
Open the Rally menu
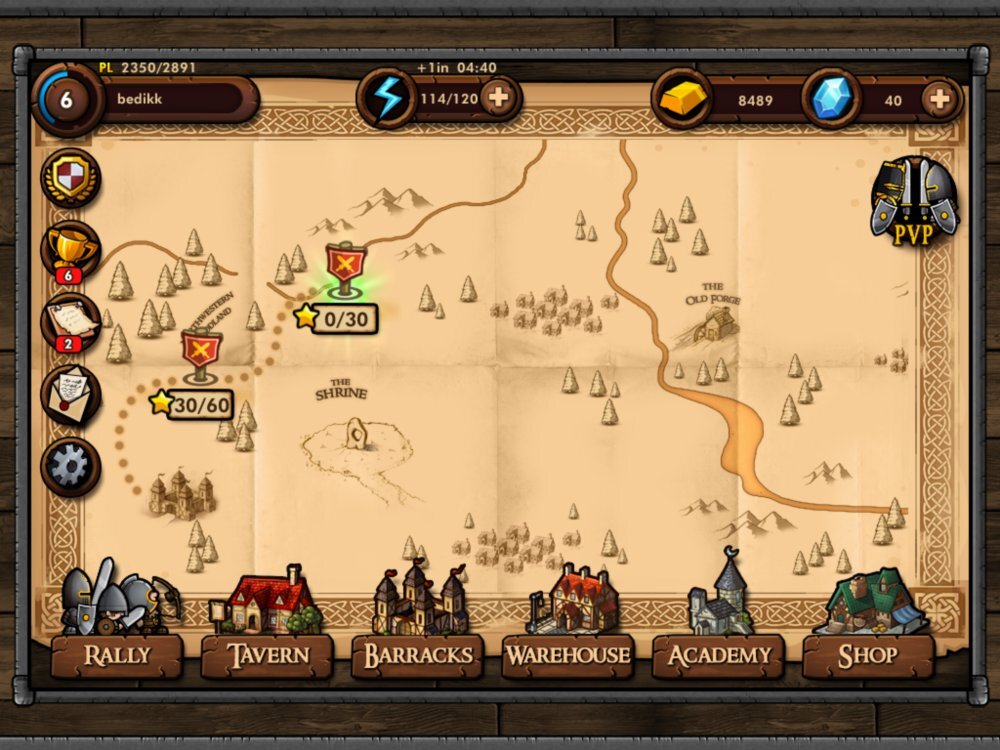(x=117, y=655)
